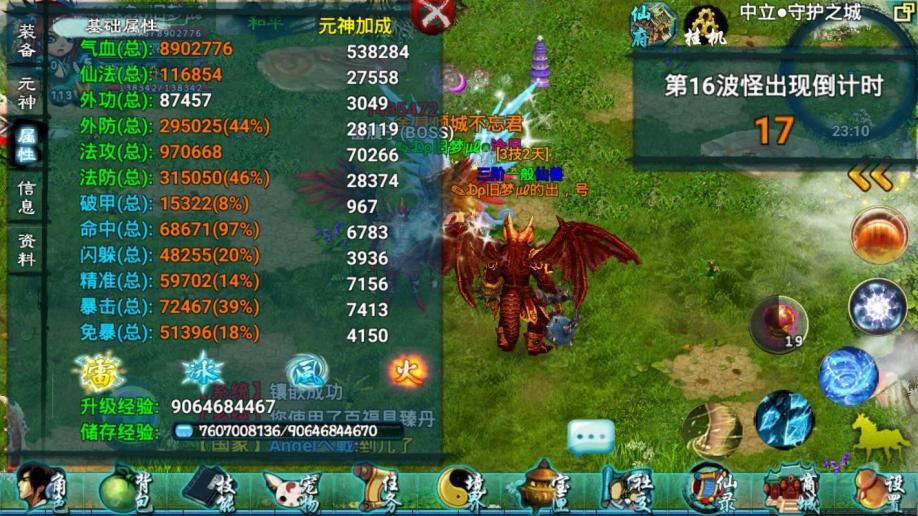This screenshot has height=516, width=918.
Task: Open the 境界 yin-yang realm menu
Action: pyautogui.click(x=463, y=489)
